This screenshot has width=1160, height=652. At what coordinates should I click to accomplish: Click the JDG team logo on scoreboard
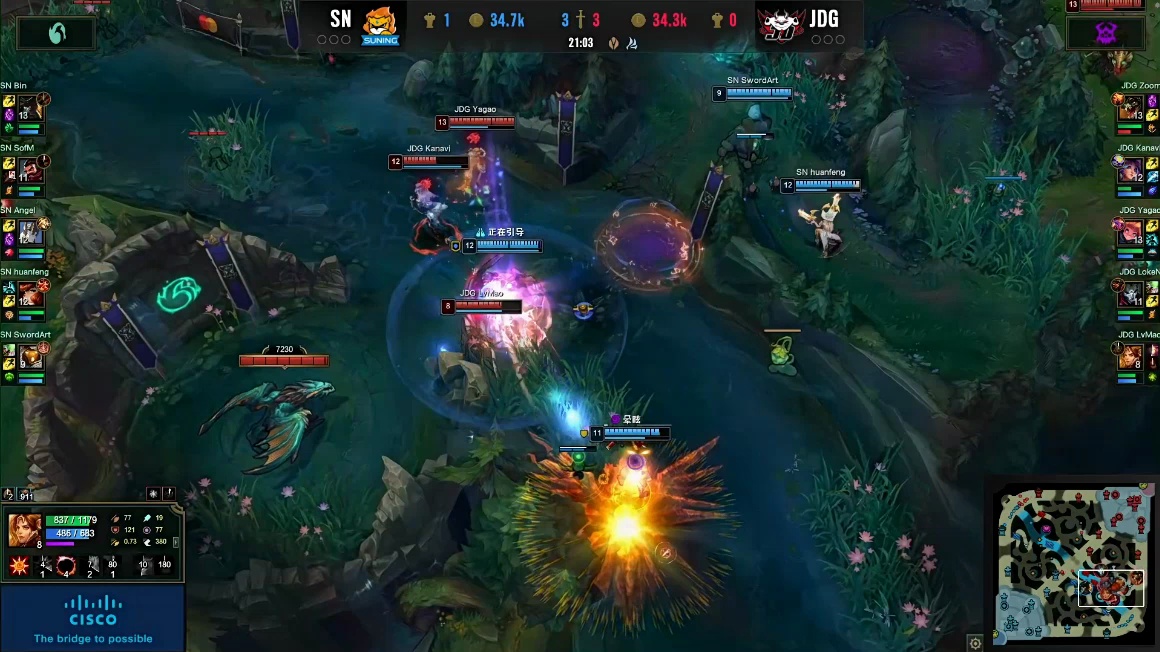click(x=781, y=24)
